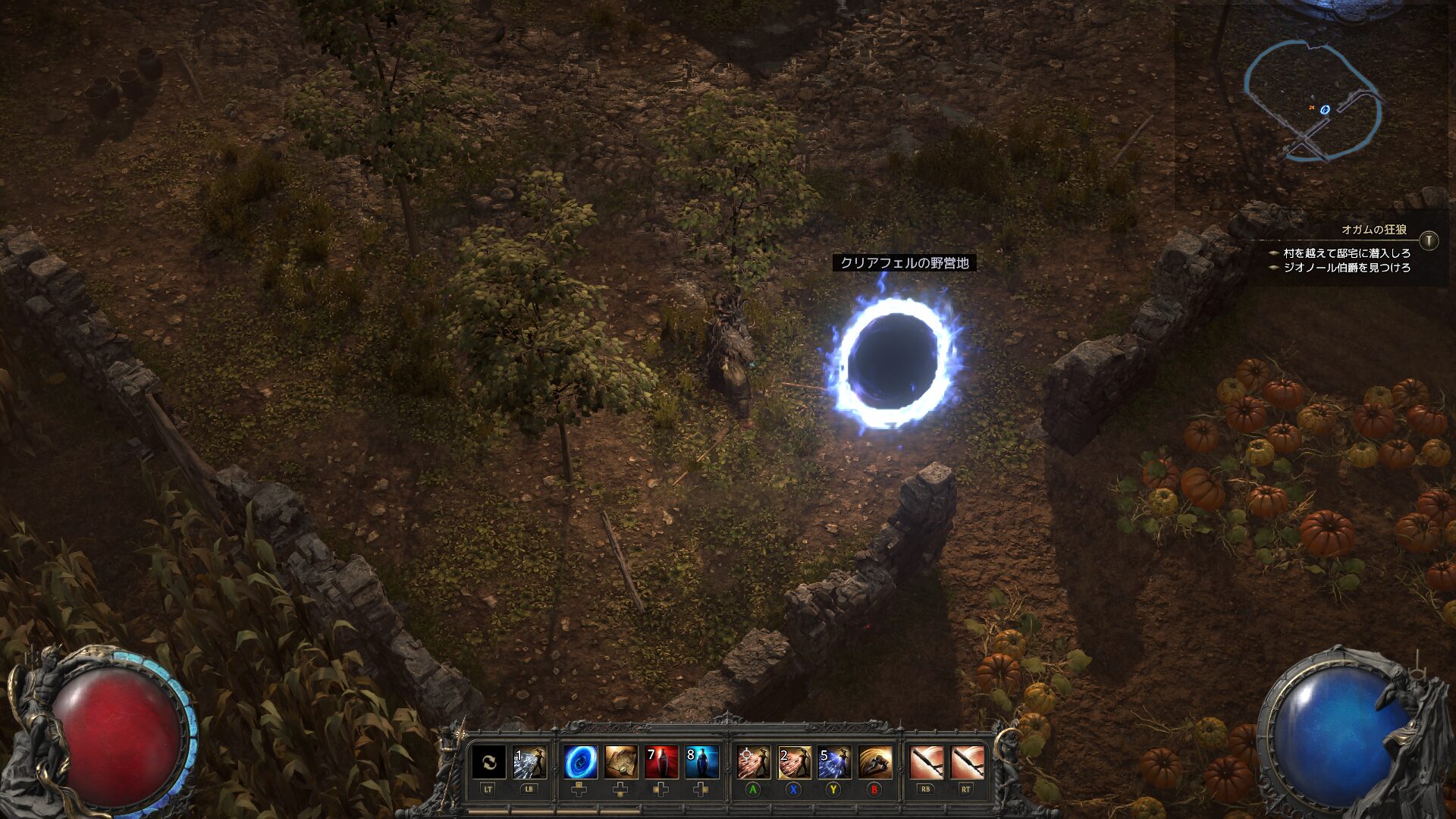Select the オガムの狂狼 quest title

click(x=1373, y=229)
